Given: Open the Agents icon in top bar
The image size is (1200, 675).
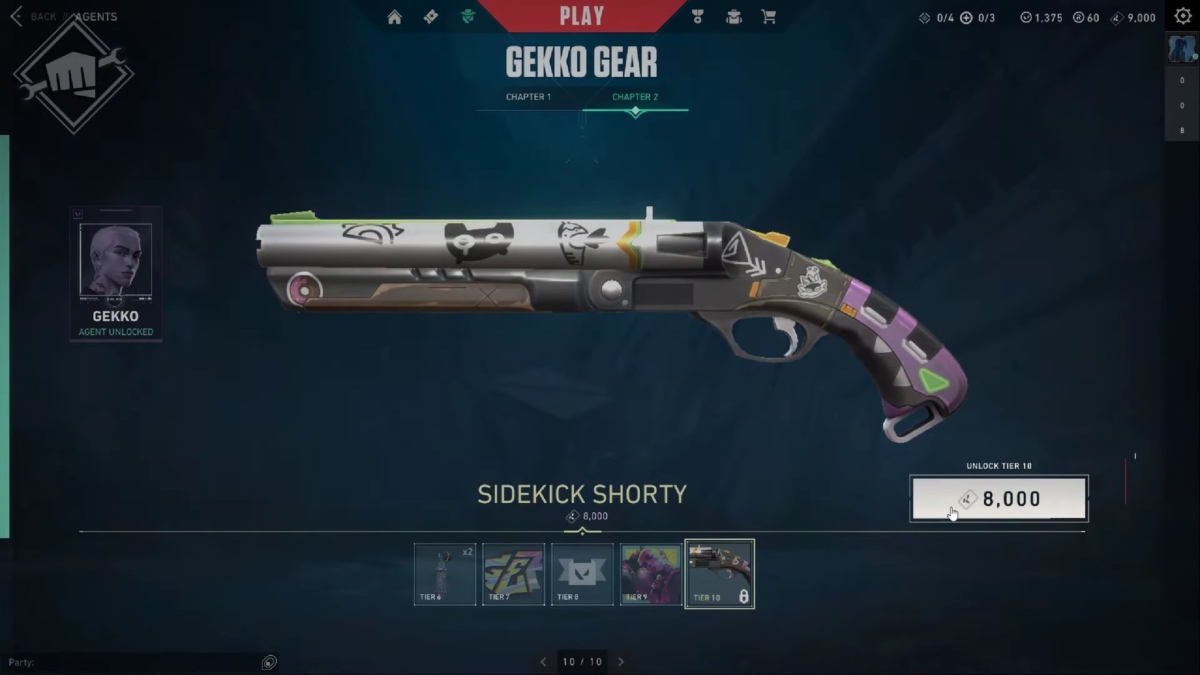Looking at the screenshot, I should (x=467, y=17).
